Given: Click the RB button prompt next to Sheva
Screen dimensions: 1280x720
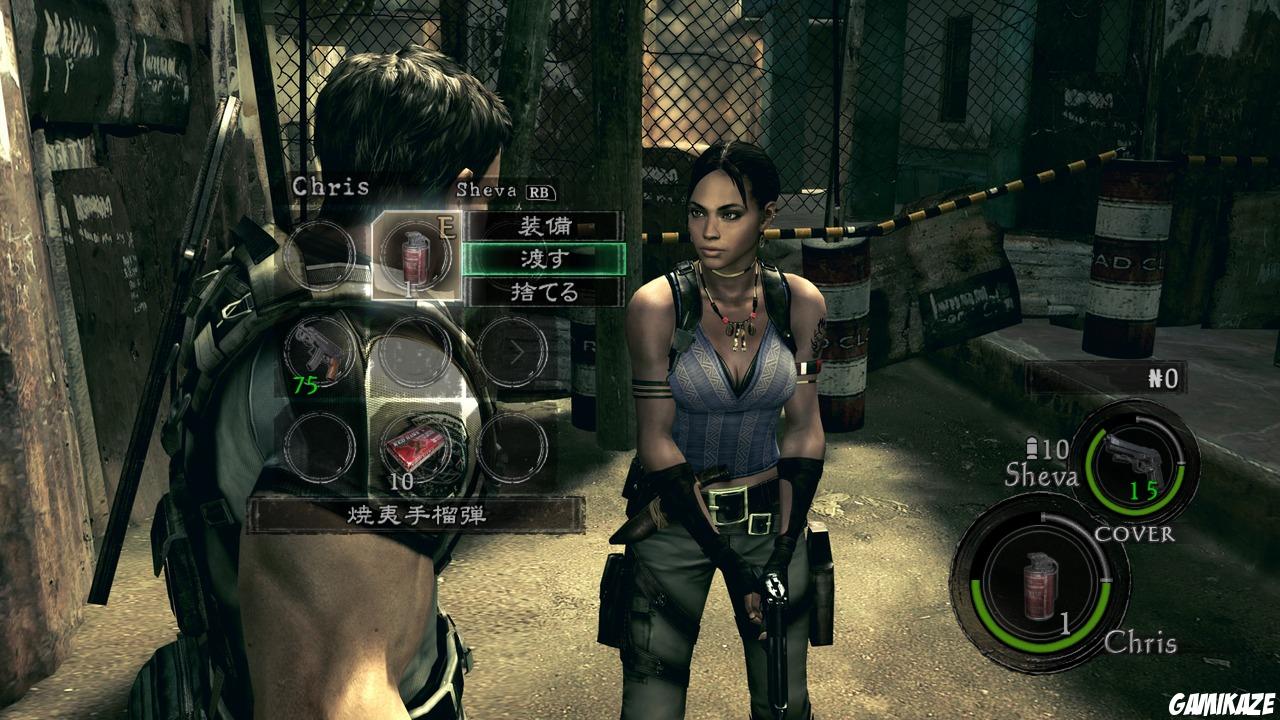Looking at the screenshot, I should (537, 190).
